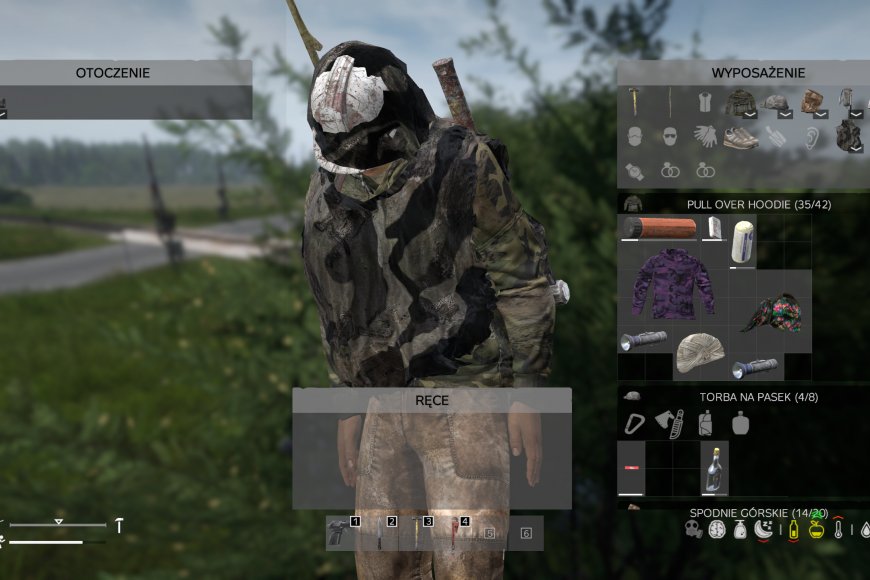Select the knife in hotbar slot 2

380,533
